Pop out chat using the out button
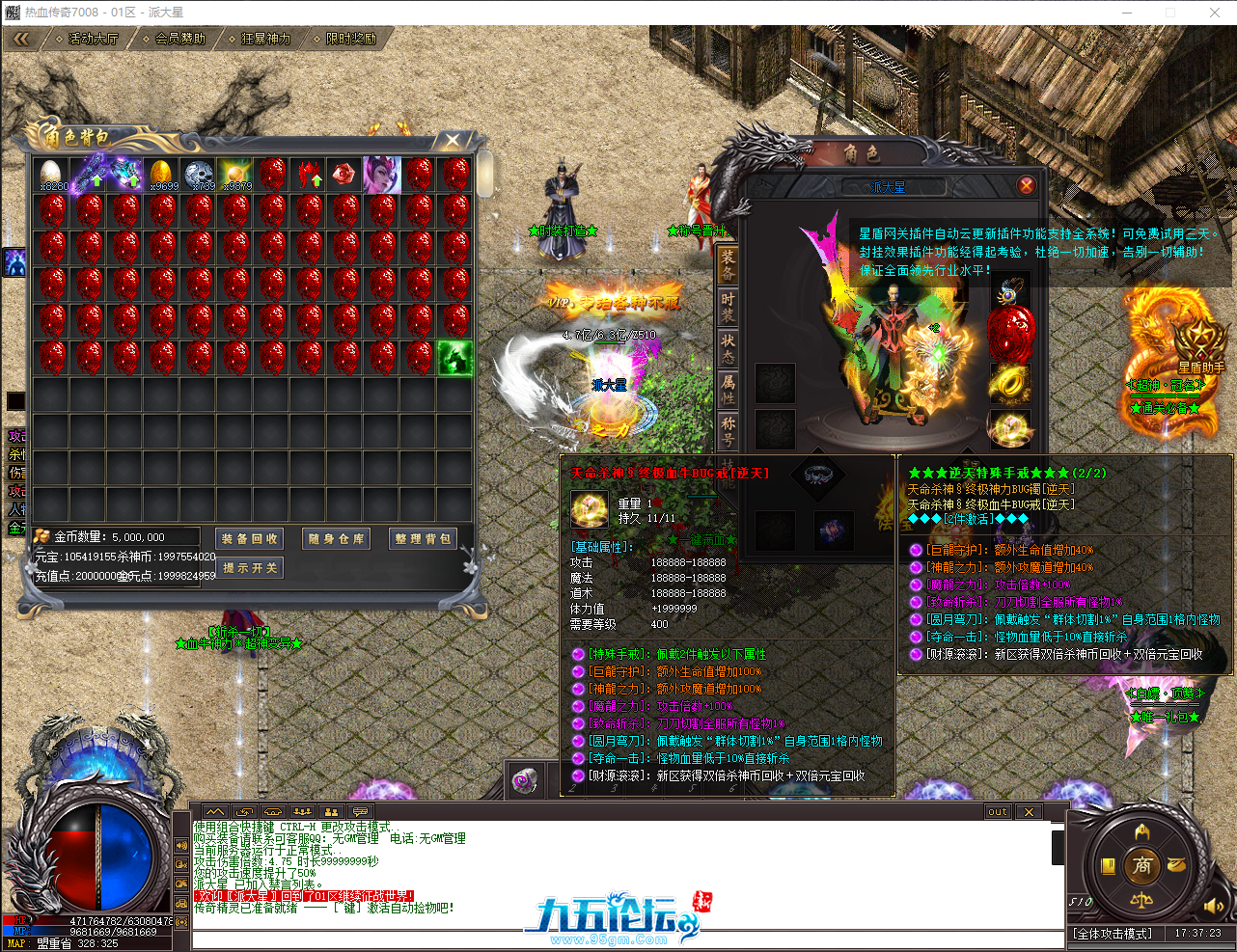This screenshot has height=952, width=1237. click(999, 811)
